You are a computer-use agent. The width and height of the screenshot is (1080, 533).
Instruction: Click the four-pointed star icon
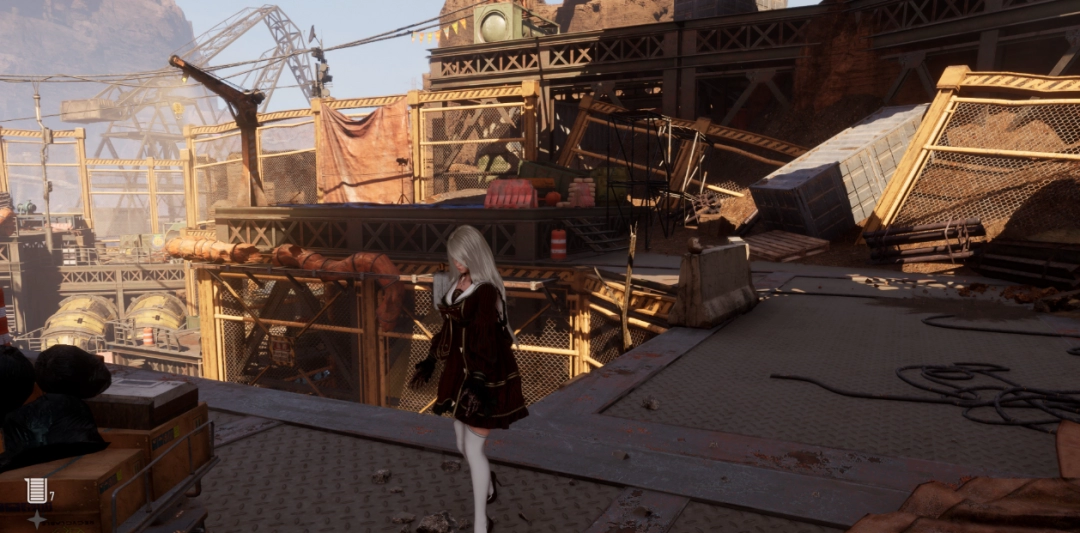click(x=36, y=519)
